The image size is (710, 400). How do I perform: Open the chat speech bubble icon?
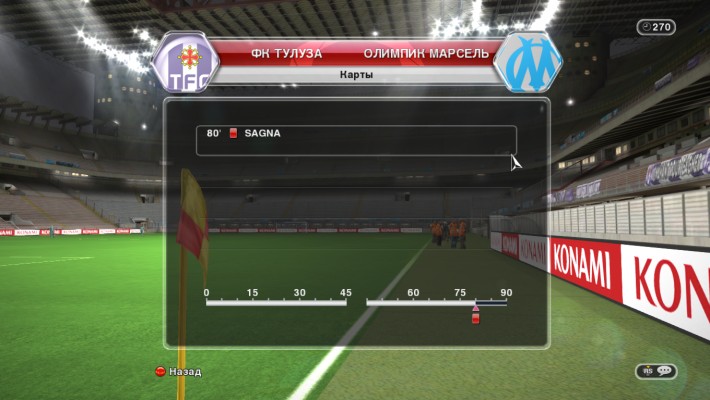coord(665,371)
